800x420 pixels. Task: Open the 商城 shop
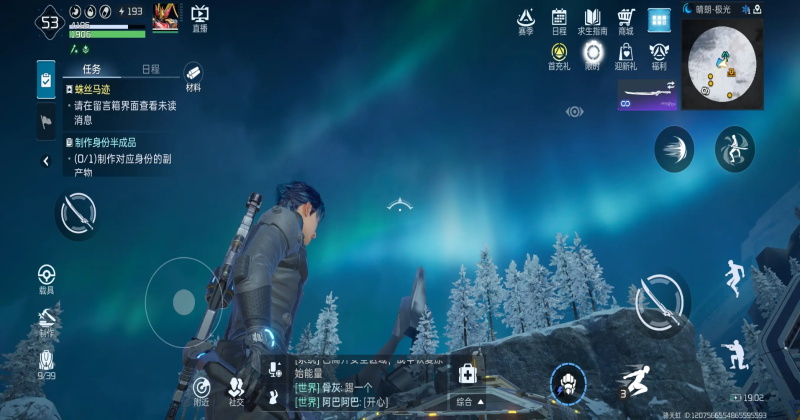click(x=626, y=21)
